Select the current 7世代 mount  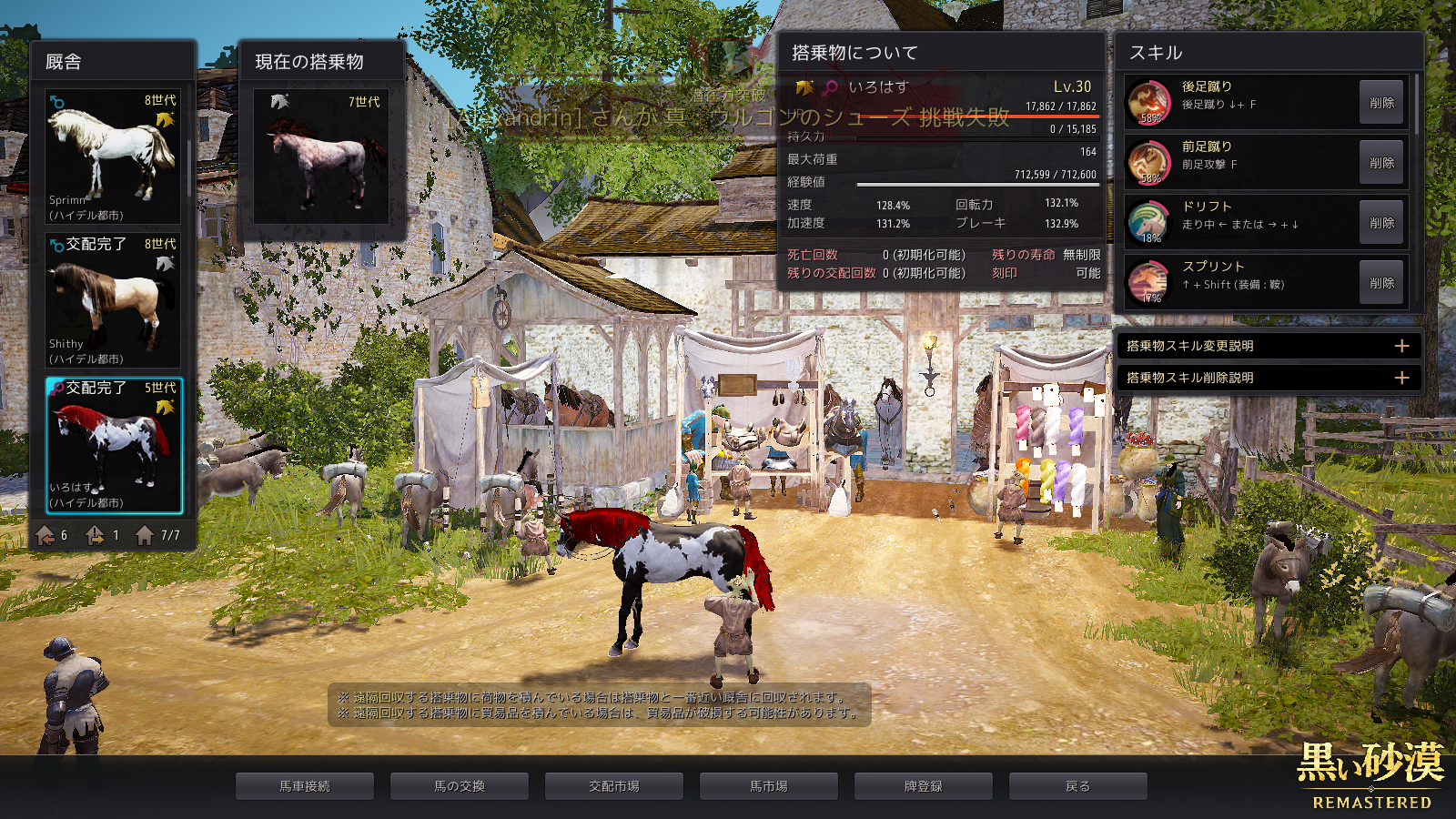[x=321, y=157]
